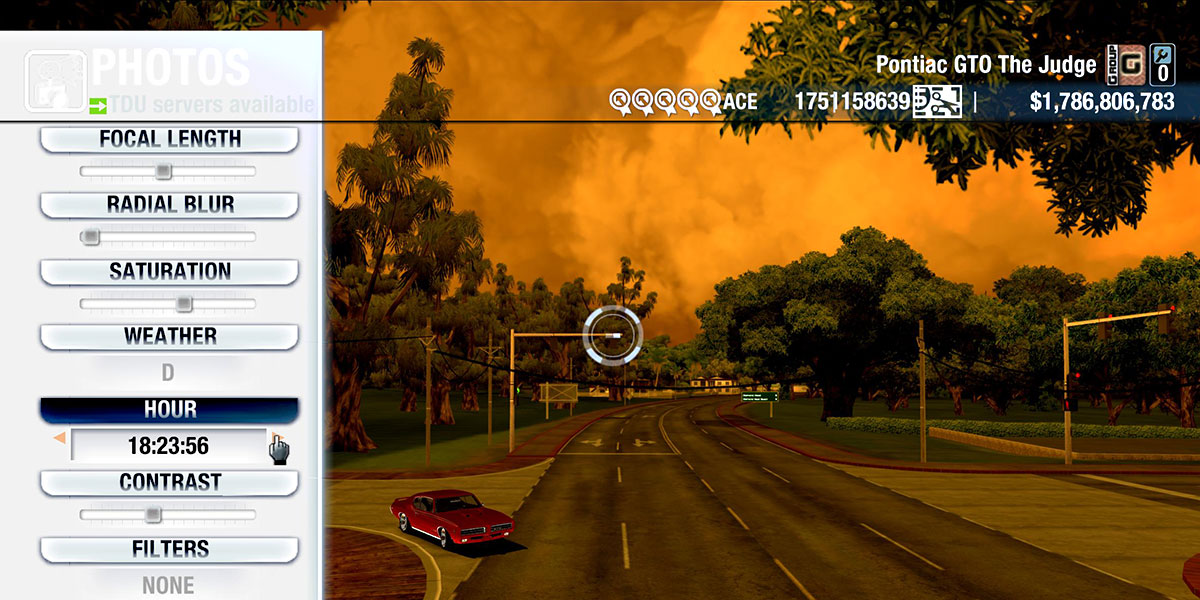Decrease hour with the left arrow
Image resolution: width=1200 pixels, height=600 pixels.
pos(59,438)
